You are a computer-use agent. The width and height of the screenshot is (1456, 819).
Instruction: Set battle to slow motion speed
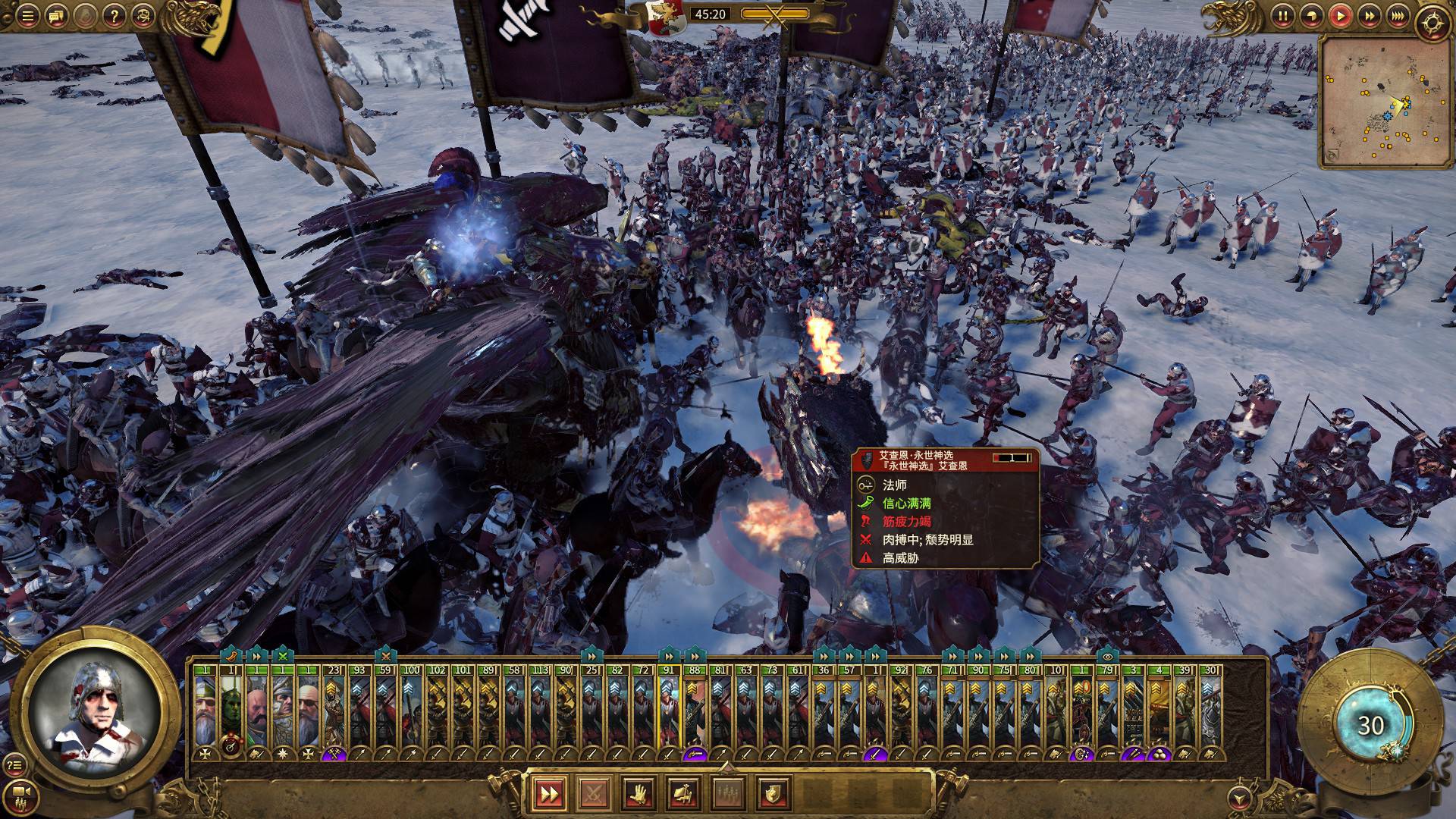pos(1311,15)
